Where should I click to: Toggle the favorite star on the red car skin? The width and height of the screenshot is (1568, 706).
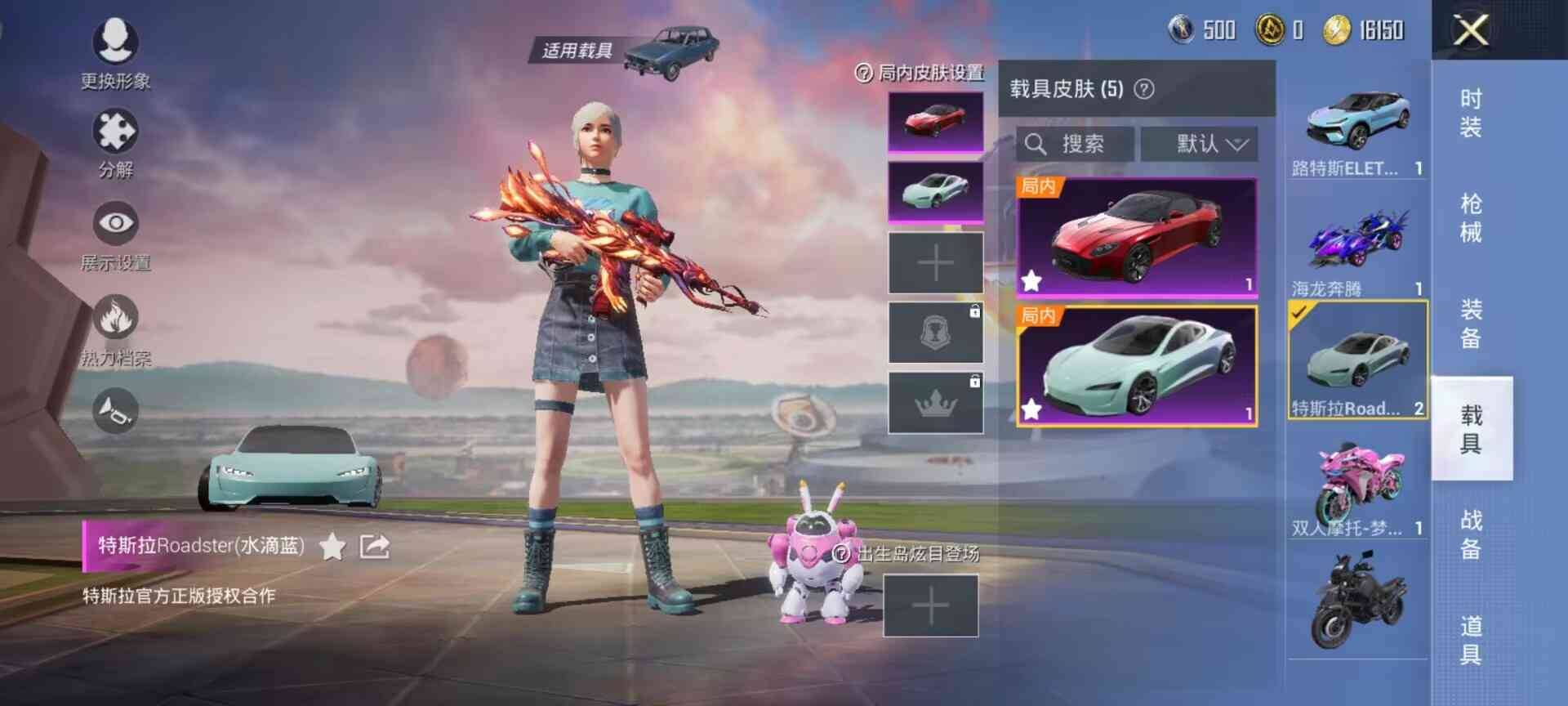pyautogui.click(x=1031, y=281)
